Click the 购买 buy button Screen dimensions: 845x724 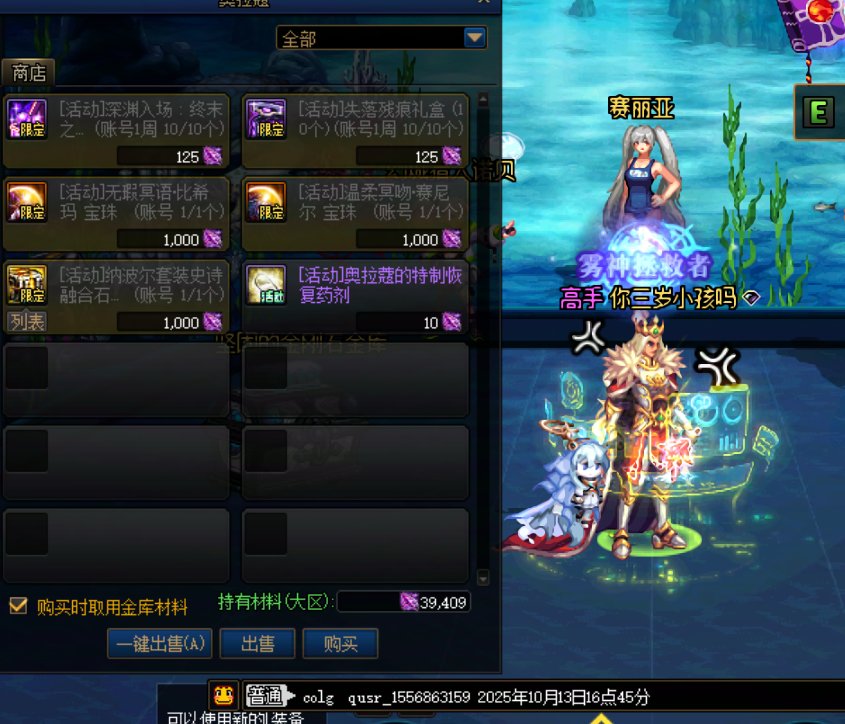coord(341,644)
